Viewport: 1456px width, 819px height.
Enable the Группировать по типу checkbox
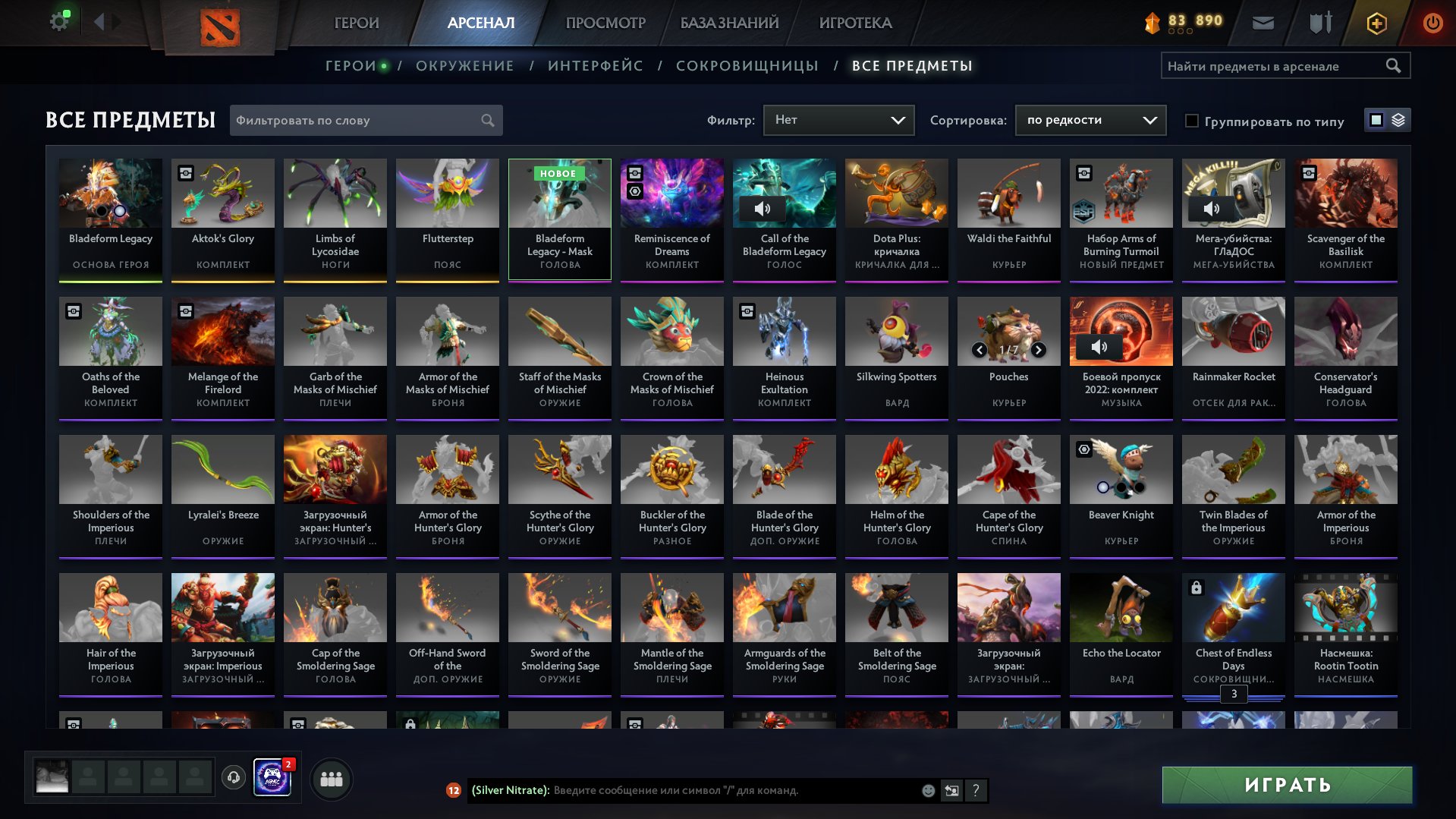coord(1192,121)
